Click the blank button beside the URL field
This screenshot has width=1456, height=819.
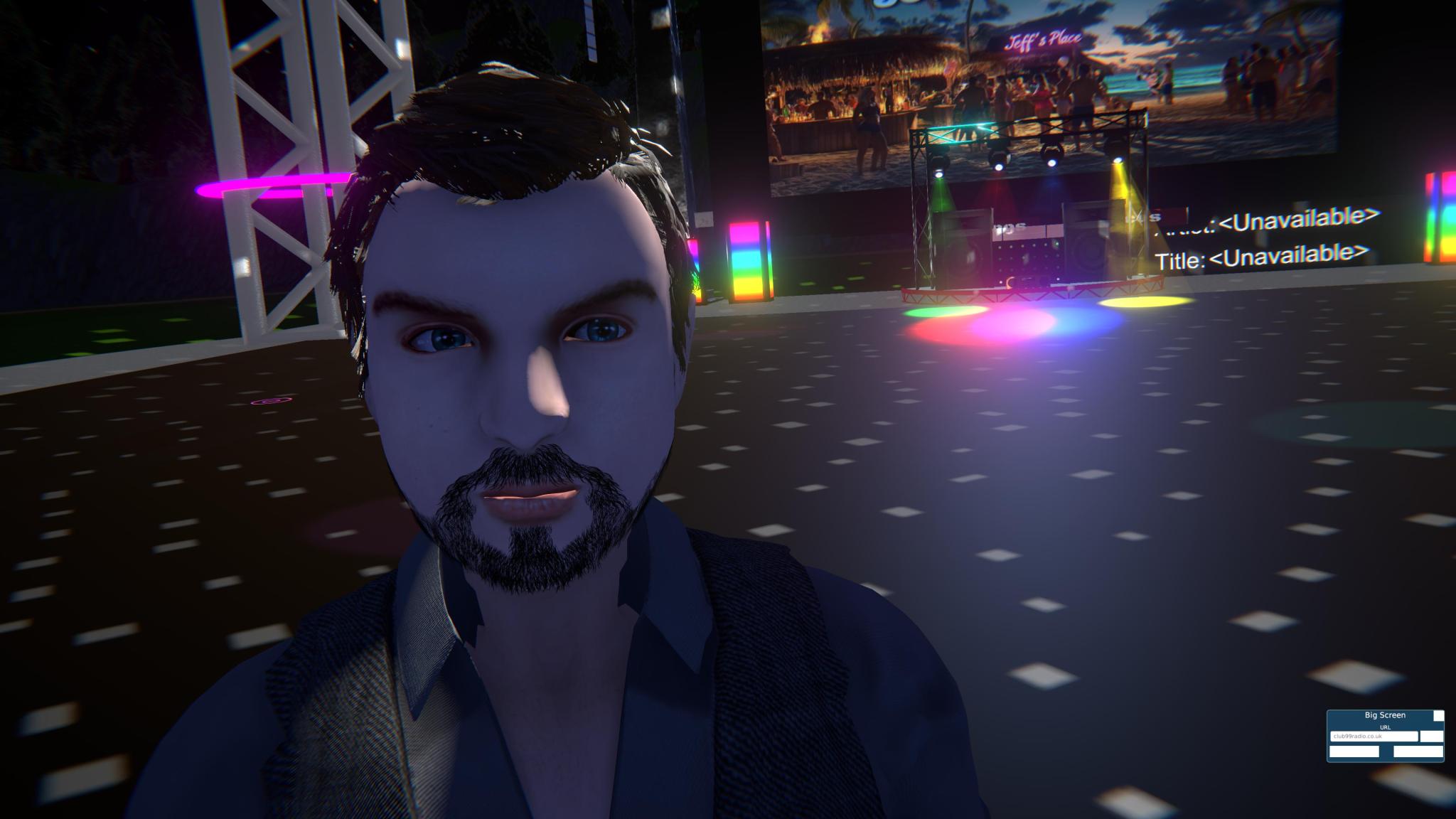click(x=1432, y=737)
